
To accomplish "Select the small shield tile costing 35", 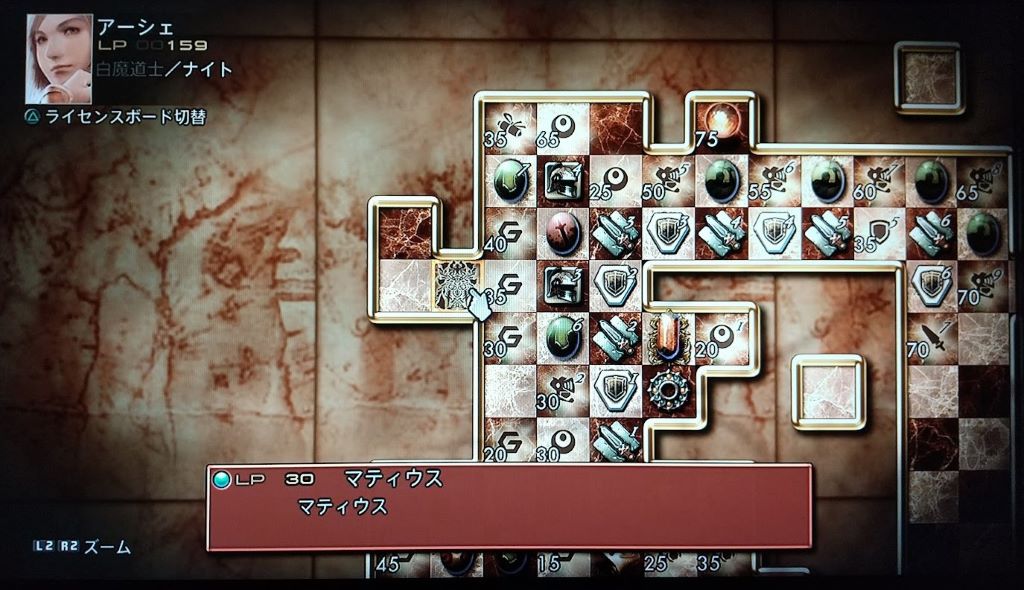I will pyautogui.click(x=879, y=233).
